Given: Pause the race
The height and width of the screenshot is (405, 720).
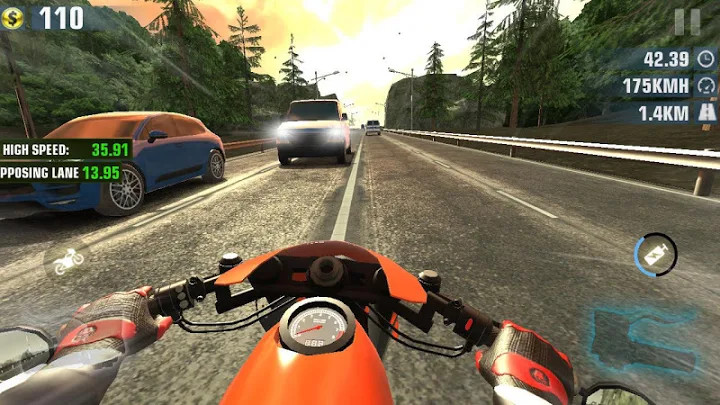Looking at the screenshot, I should tap(687, 21).
